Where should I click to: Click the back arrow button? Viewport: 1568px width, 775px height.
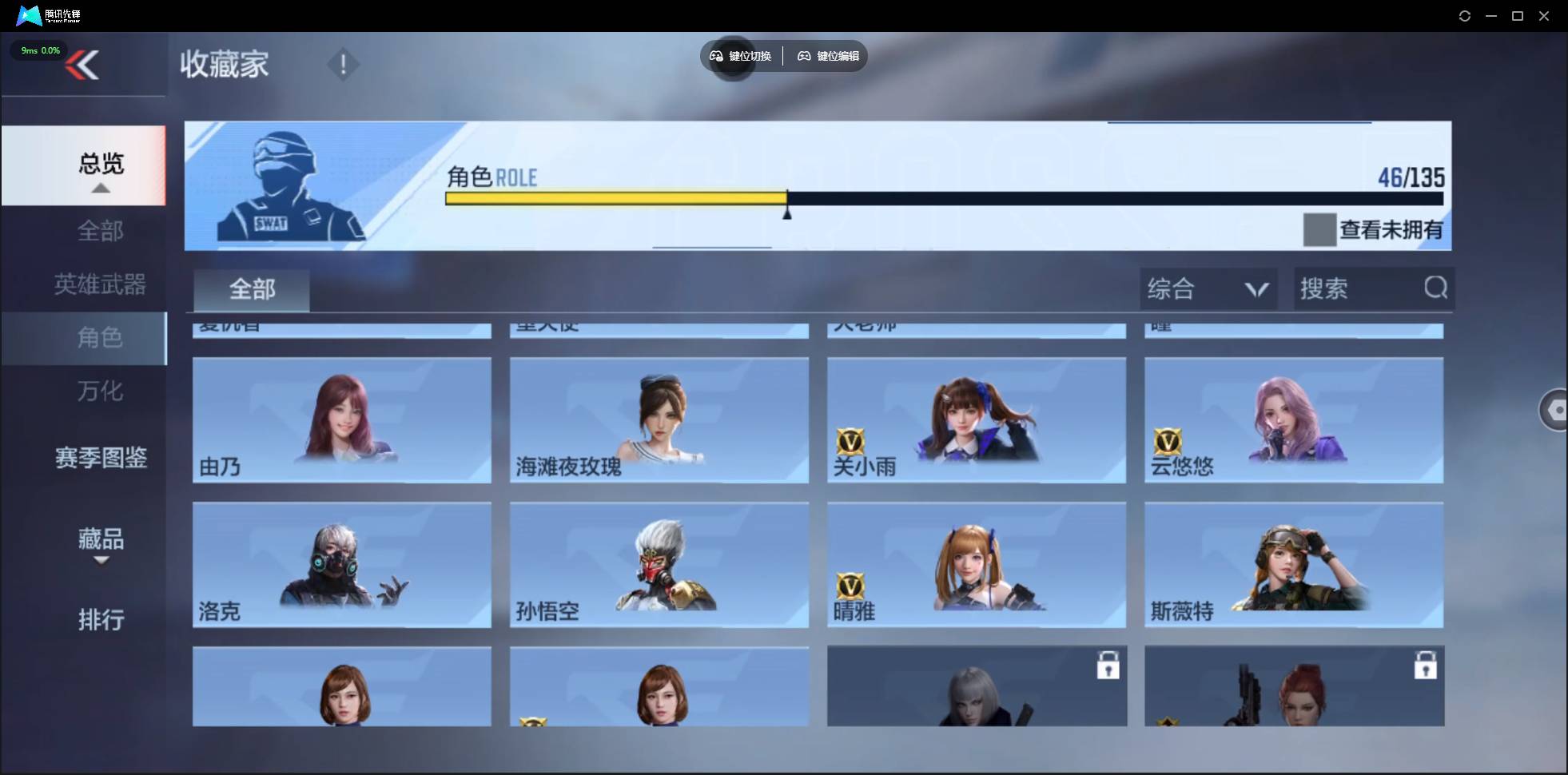click(x=83, y=65)
